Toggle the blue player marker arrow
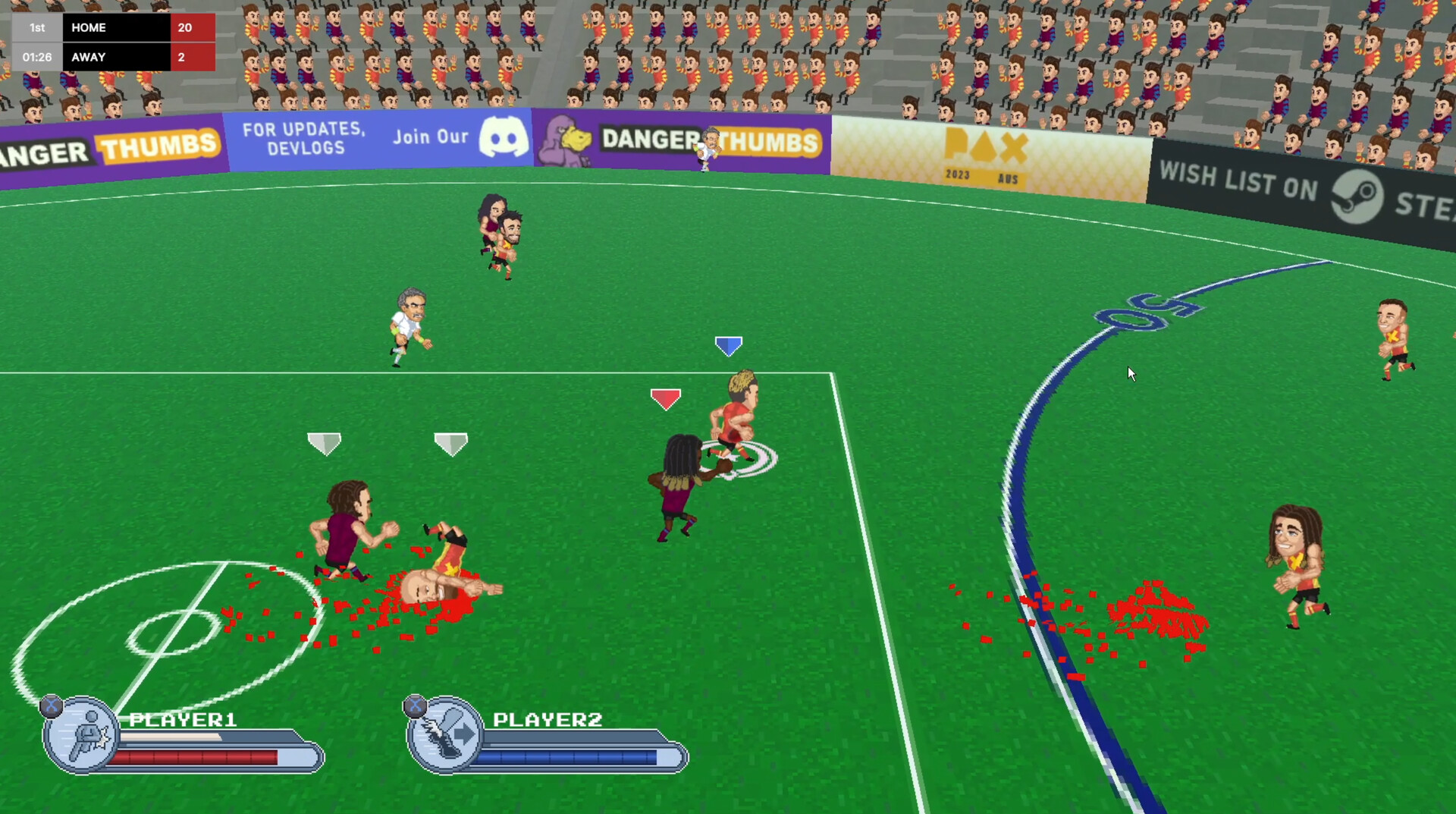Viewport: 1456px width, 814px height. click(729, 347)
